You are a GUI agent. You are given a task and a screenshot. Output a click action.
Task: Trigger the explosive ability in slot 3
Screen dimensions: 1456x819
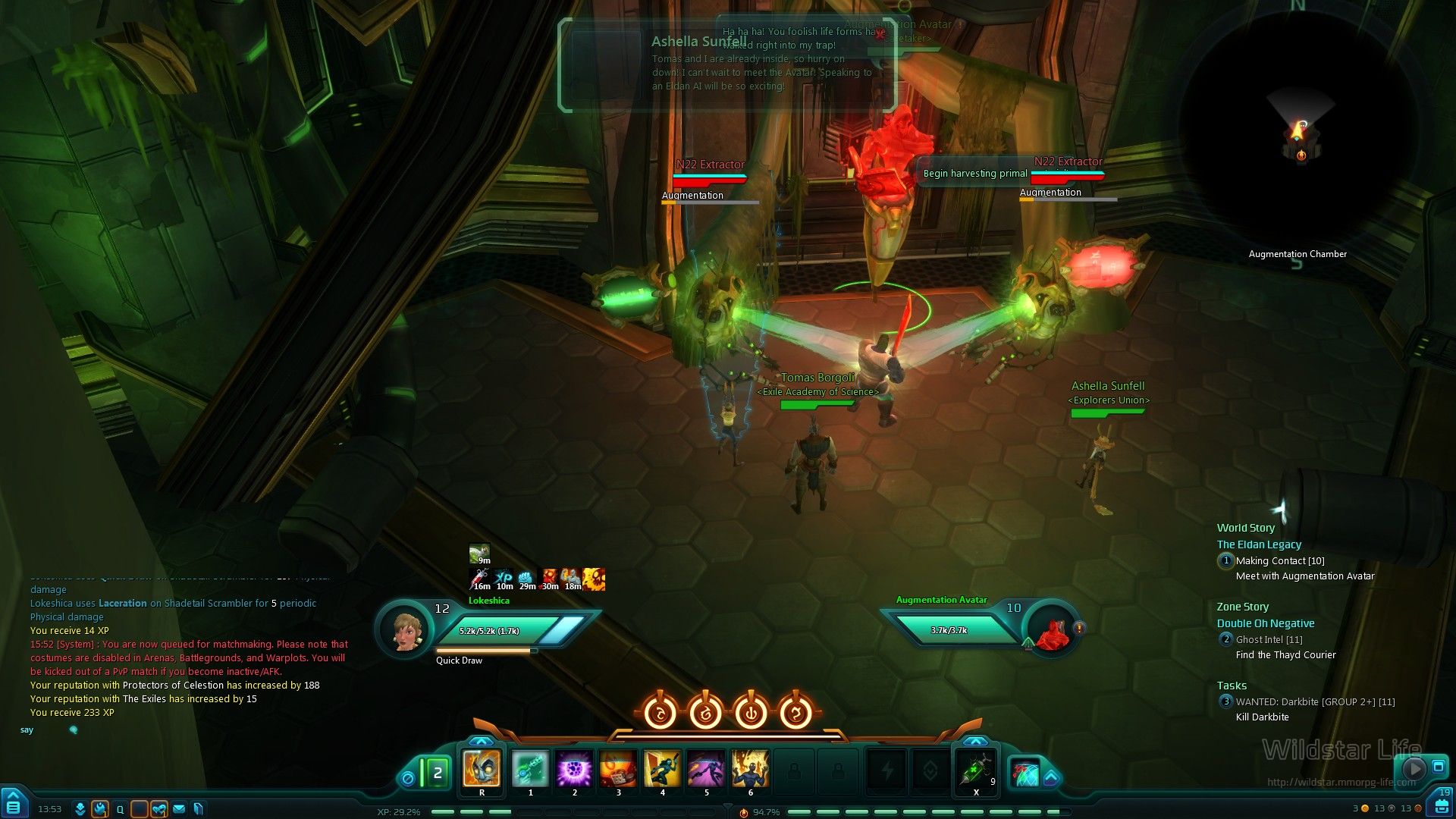[x=618, y=769]
